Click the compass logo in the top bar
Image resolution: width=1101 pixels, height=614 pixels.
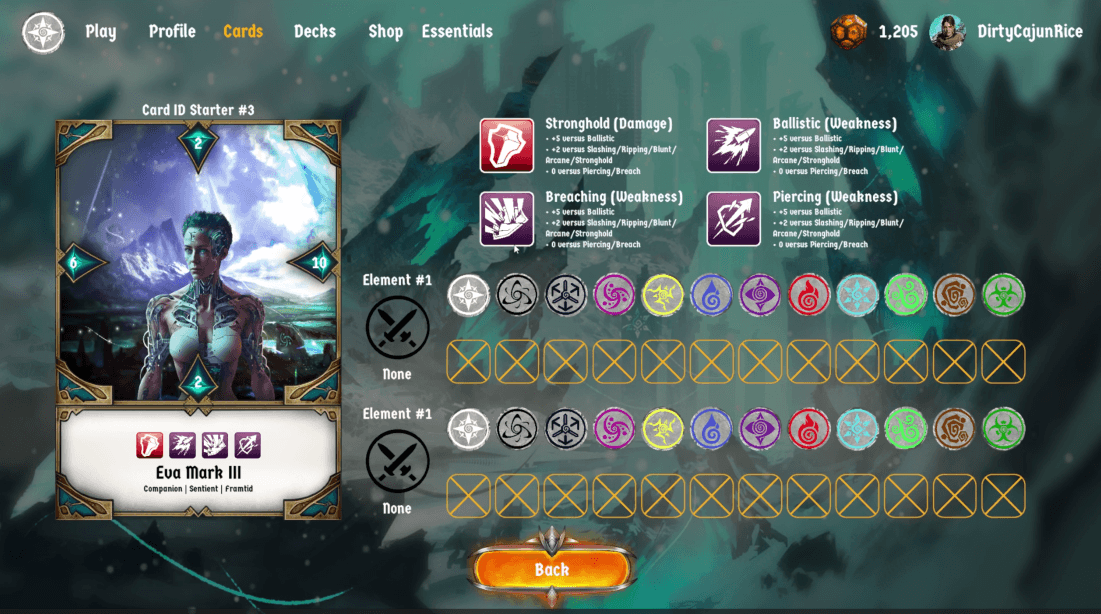click(44, 32)
